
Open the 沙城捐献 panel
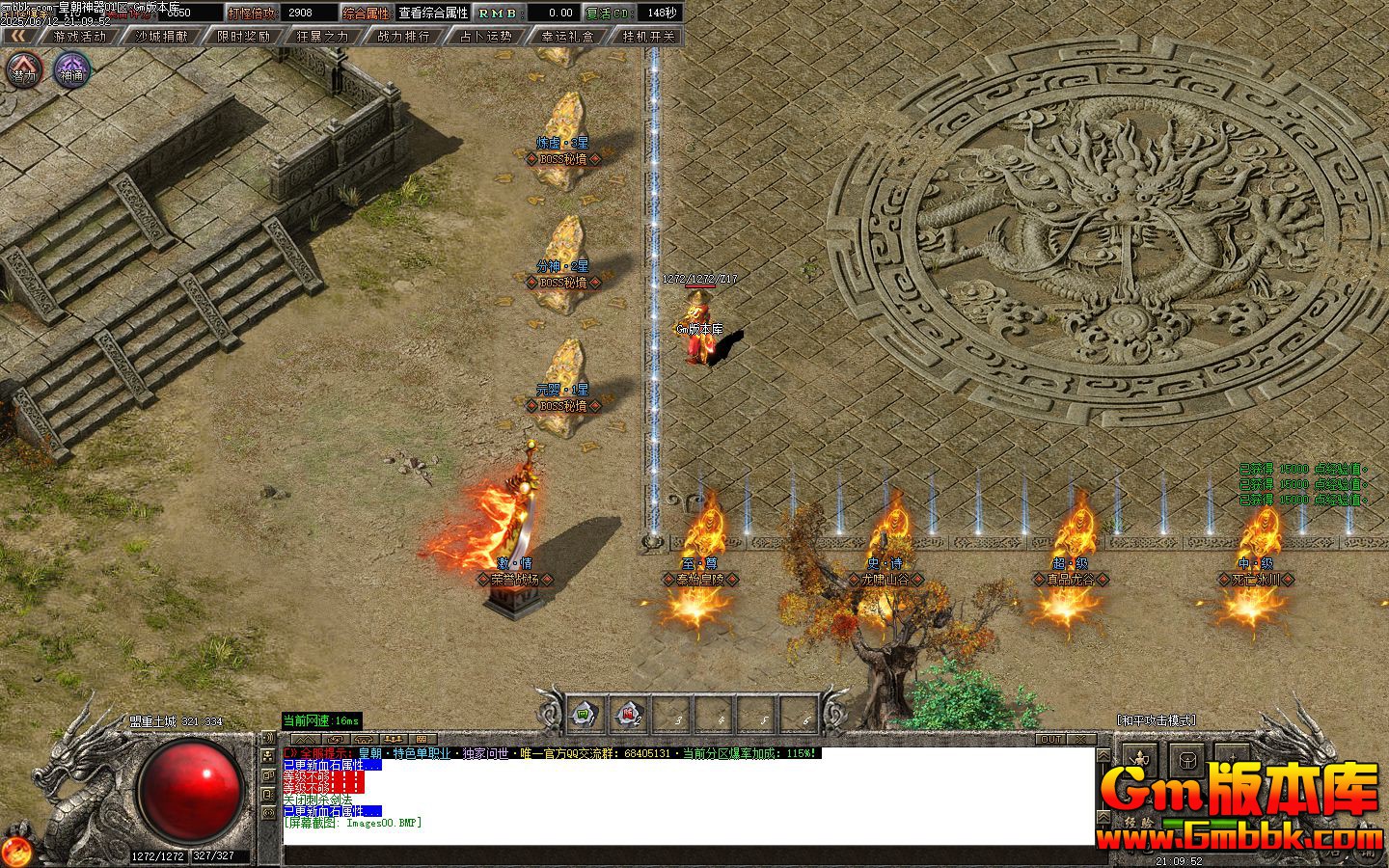(161, 37)
